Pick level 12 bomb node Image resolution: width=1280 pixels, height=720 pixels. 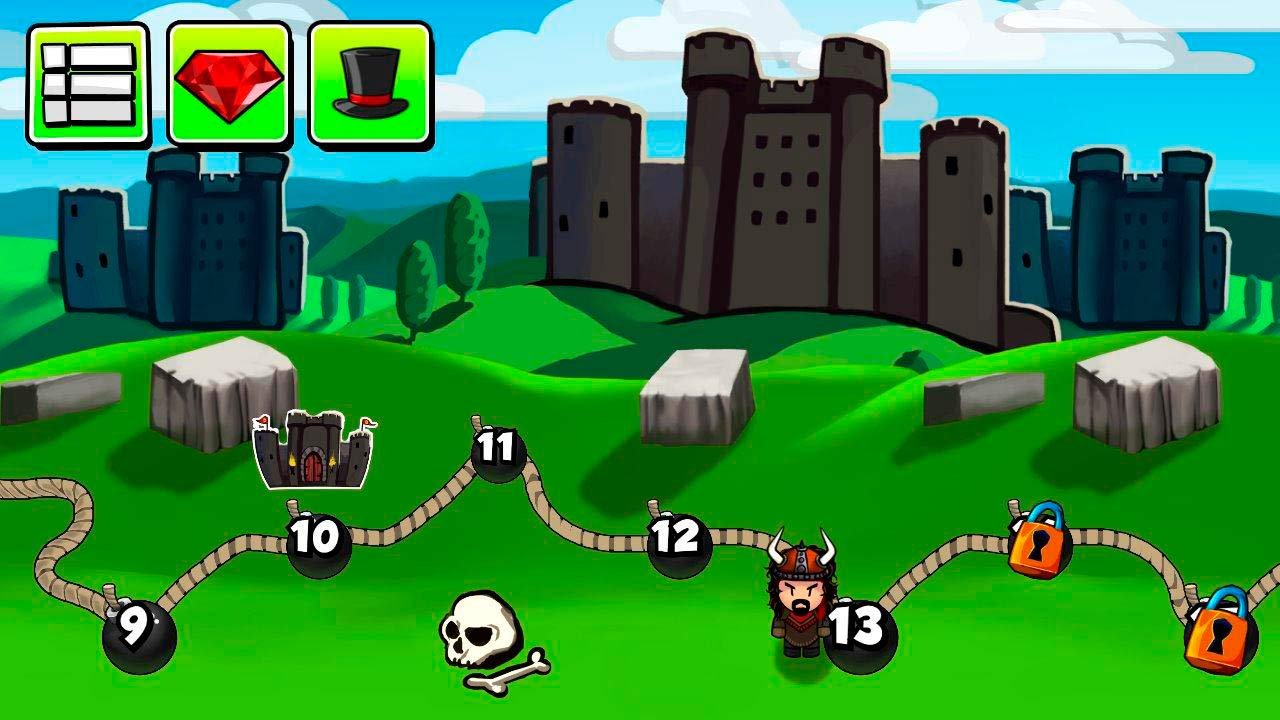[x=678, y=541]
